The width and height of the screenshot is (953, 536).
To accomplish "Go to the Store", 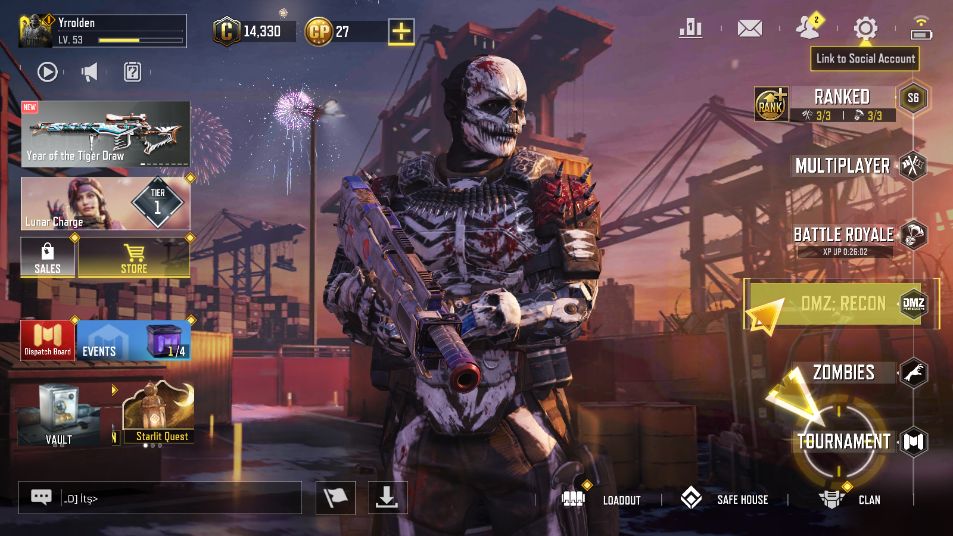I will pyautogui.click(x=133, y=257).
